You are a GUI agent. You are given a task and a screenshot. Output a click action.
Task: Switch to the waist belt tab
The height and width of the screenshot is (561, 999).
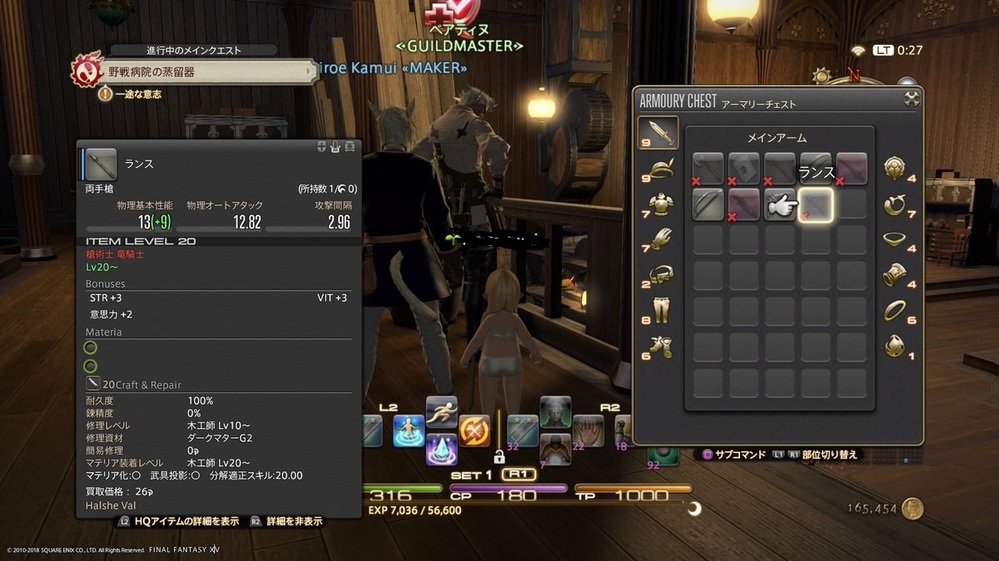point(658,275)
